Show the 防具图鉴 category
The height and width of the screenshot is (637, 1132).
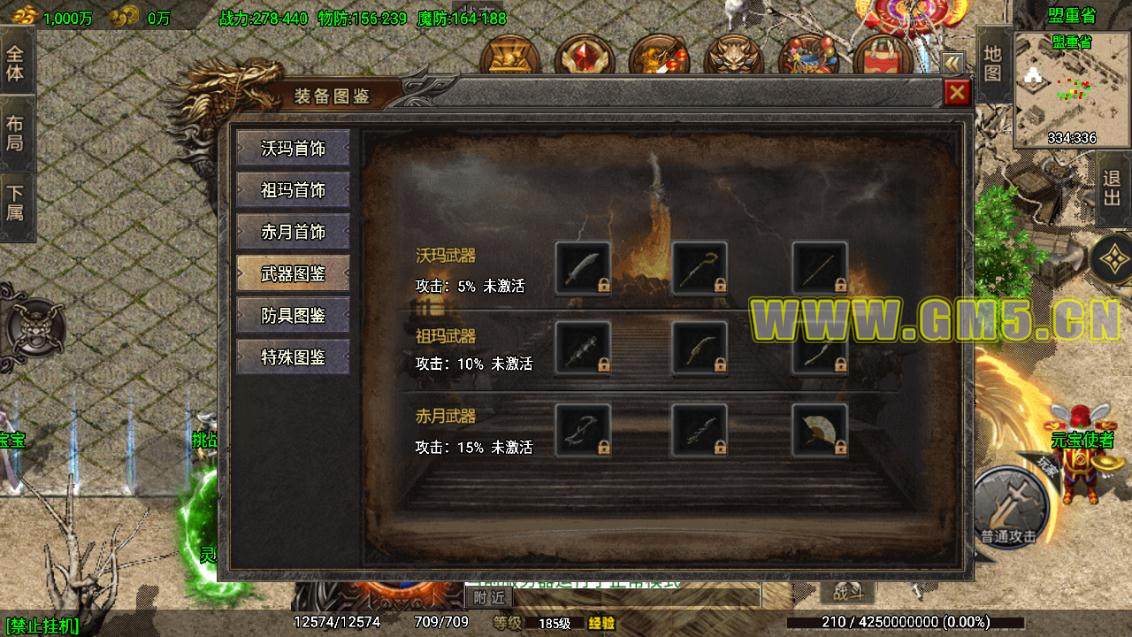293,315
